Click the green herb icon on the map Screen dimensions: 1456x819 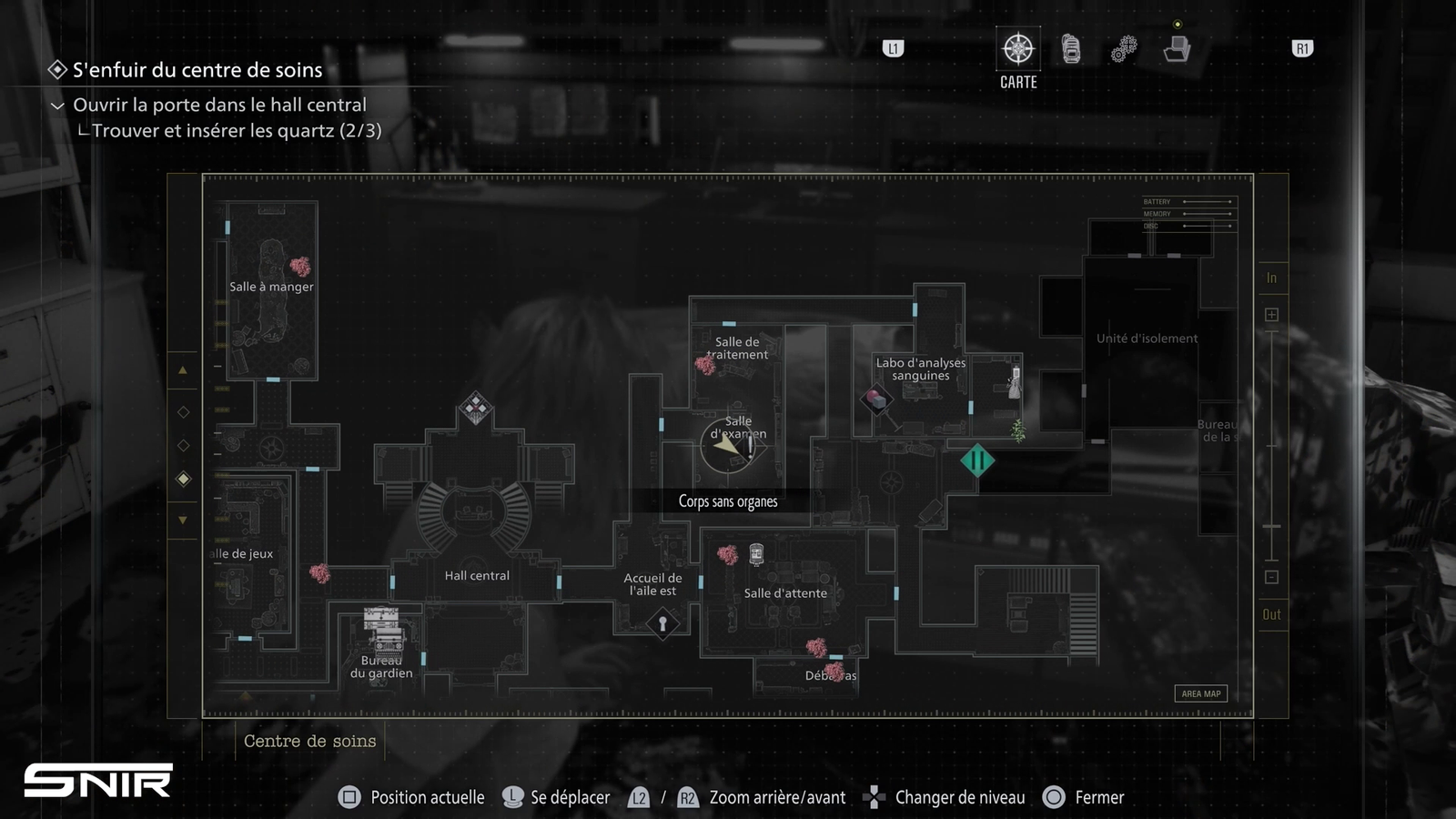pos(1017,430)
